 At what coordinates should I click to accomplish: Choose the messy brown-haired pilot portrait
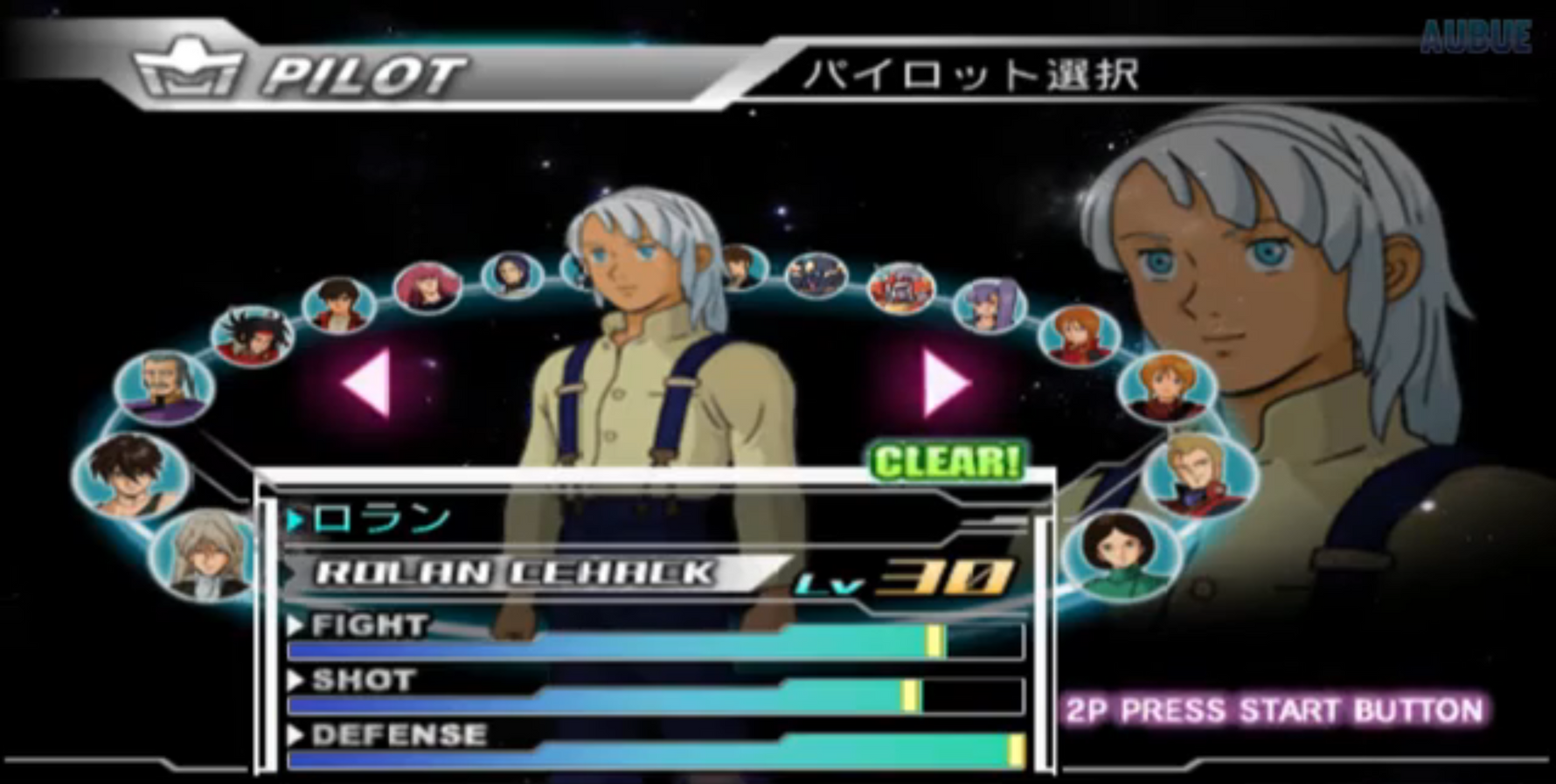click(x=131, y=476)
